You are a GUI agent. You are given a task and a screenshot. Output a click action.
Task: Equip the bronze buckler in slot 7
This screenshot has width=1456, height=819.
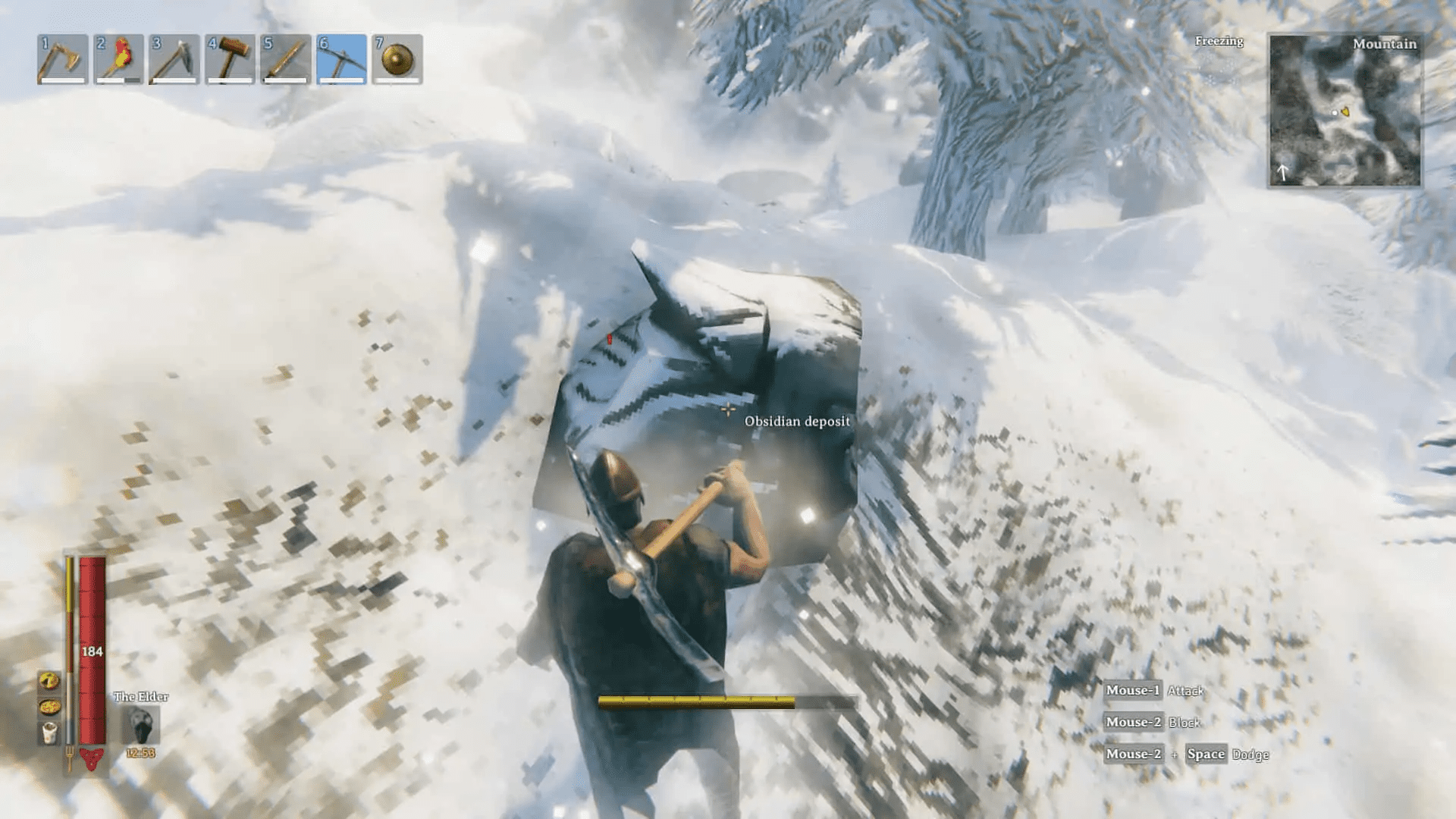click(396, 61)
